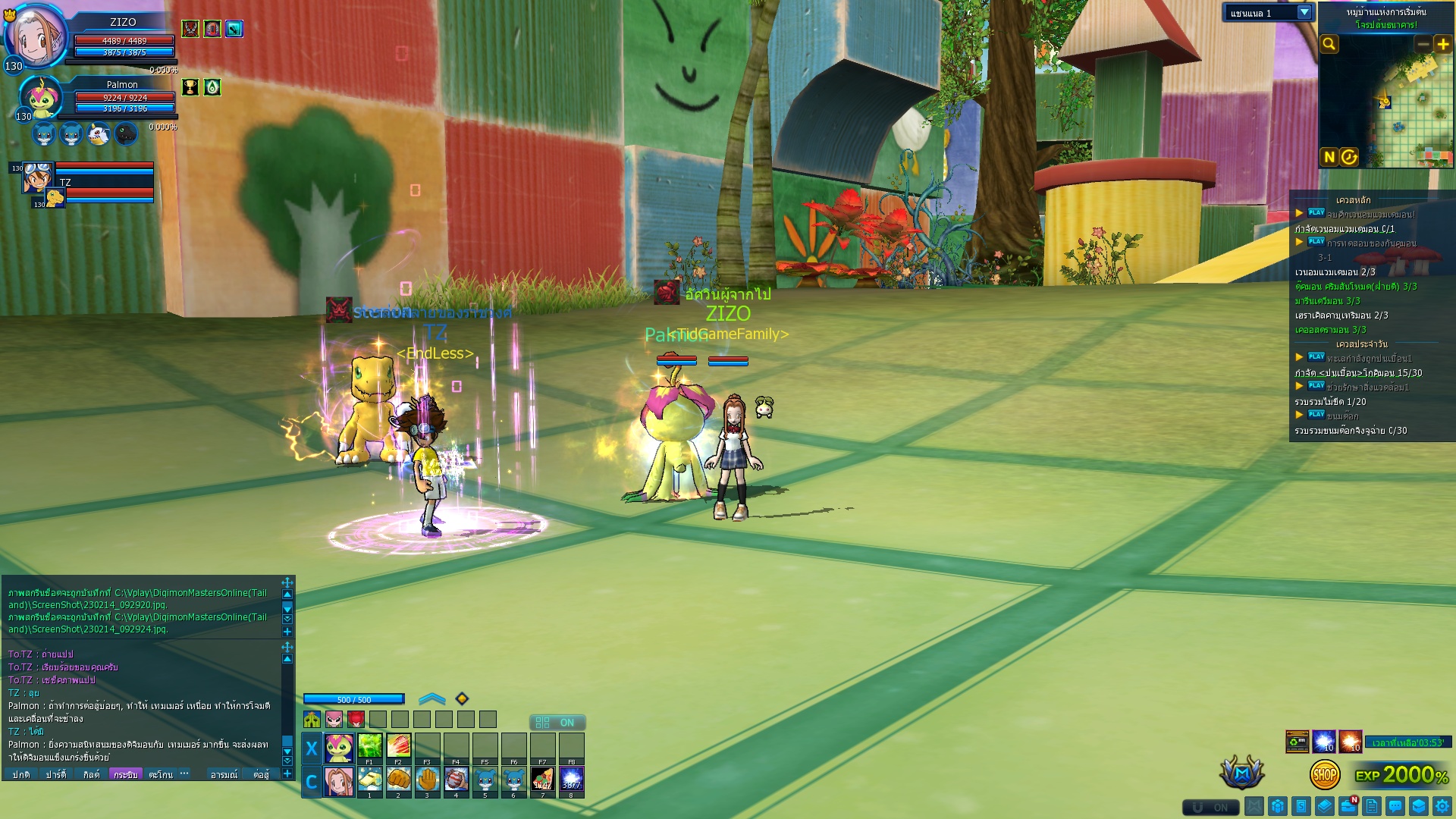Use the F2 red slash Palmon skill

pyautogui.click(x=398, y=746)
